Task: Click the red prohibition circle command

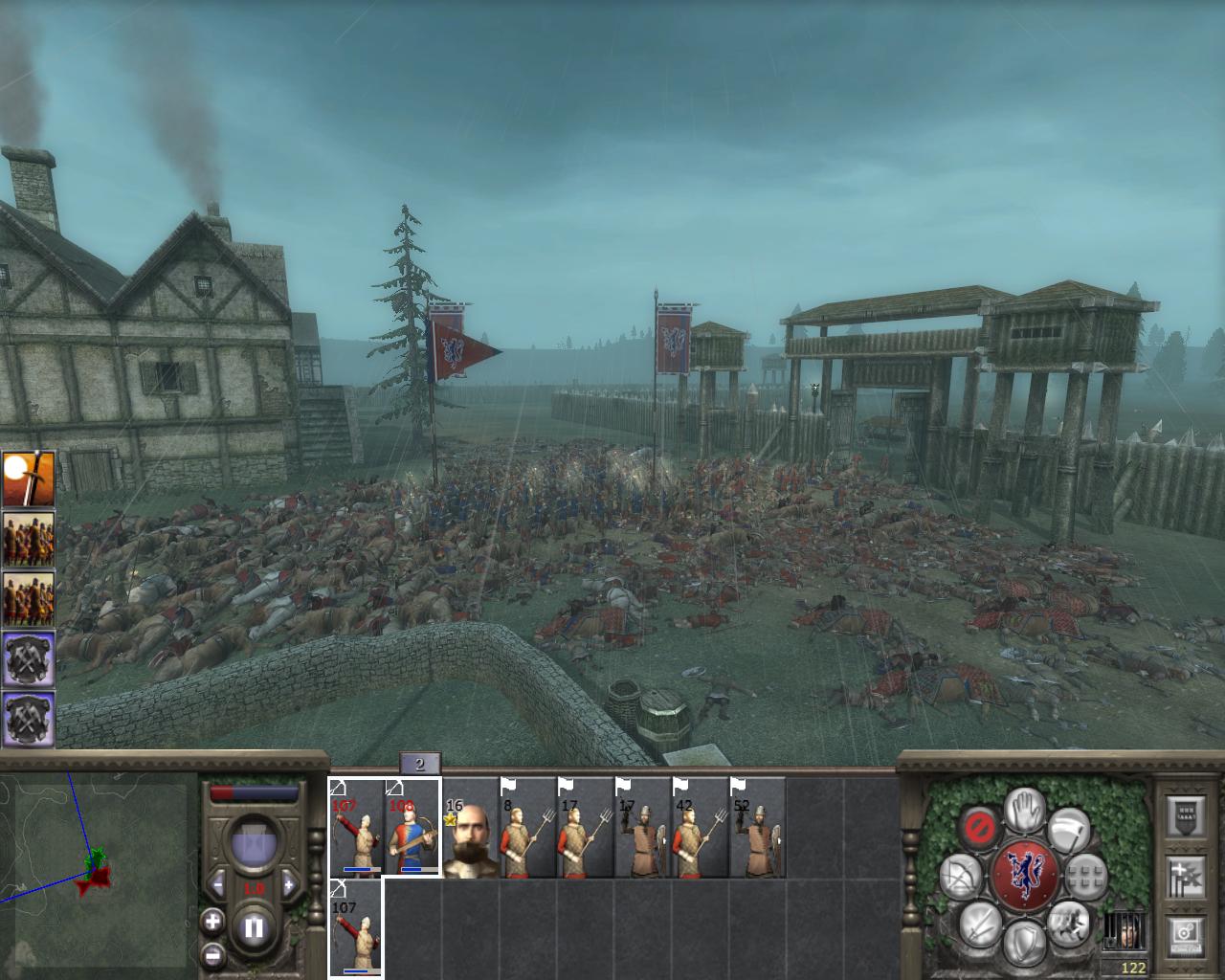Action: click(x=980, y=829)
